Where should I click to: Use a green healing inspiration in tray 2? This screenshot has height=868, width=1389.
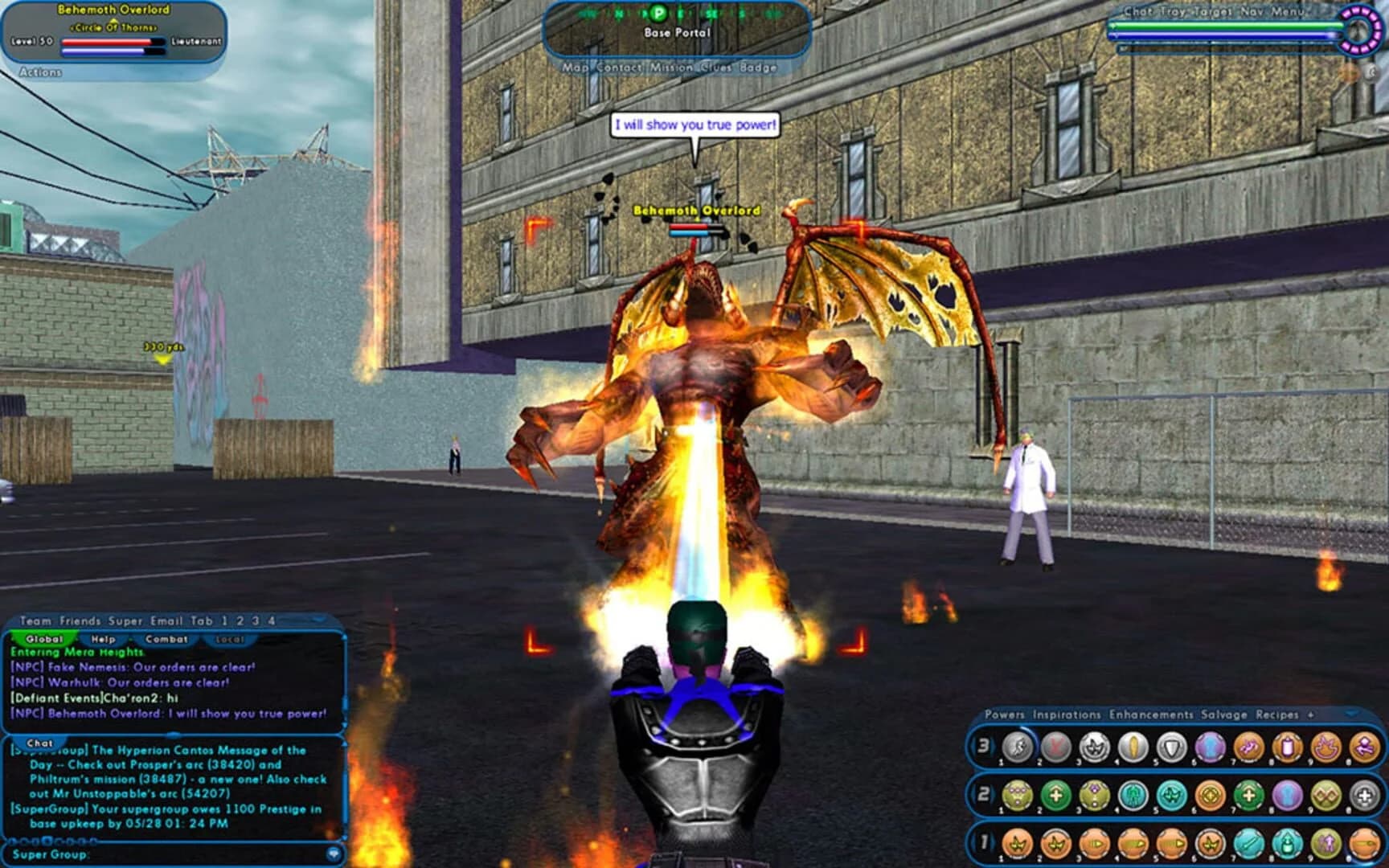point(1055,795)
